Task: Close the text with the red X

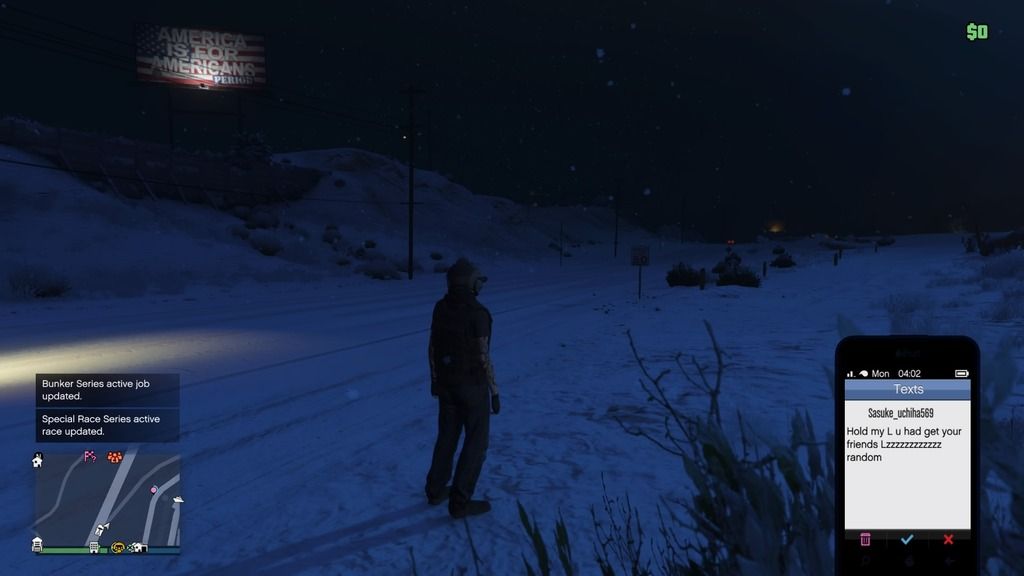Action: coord(948,539)
